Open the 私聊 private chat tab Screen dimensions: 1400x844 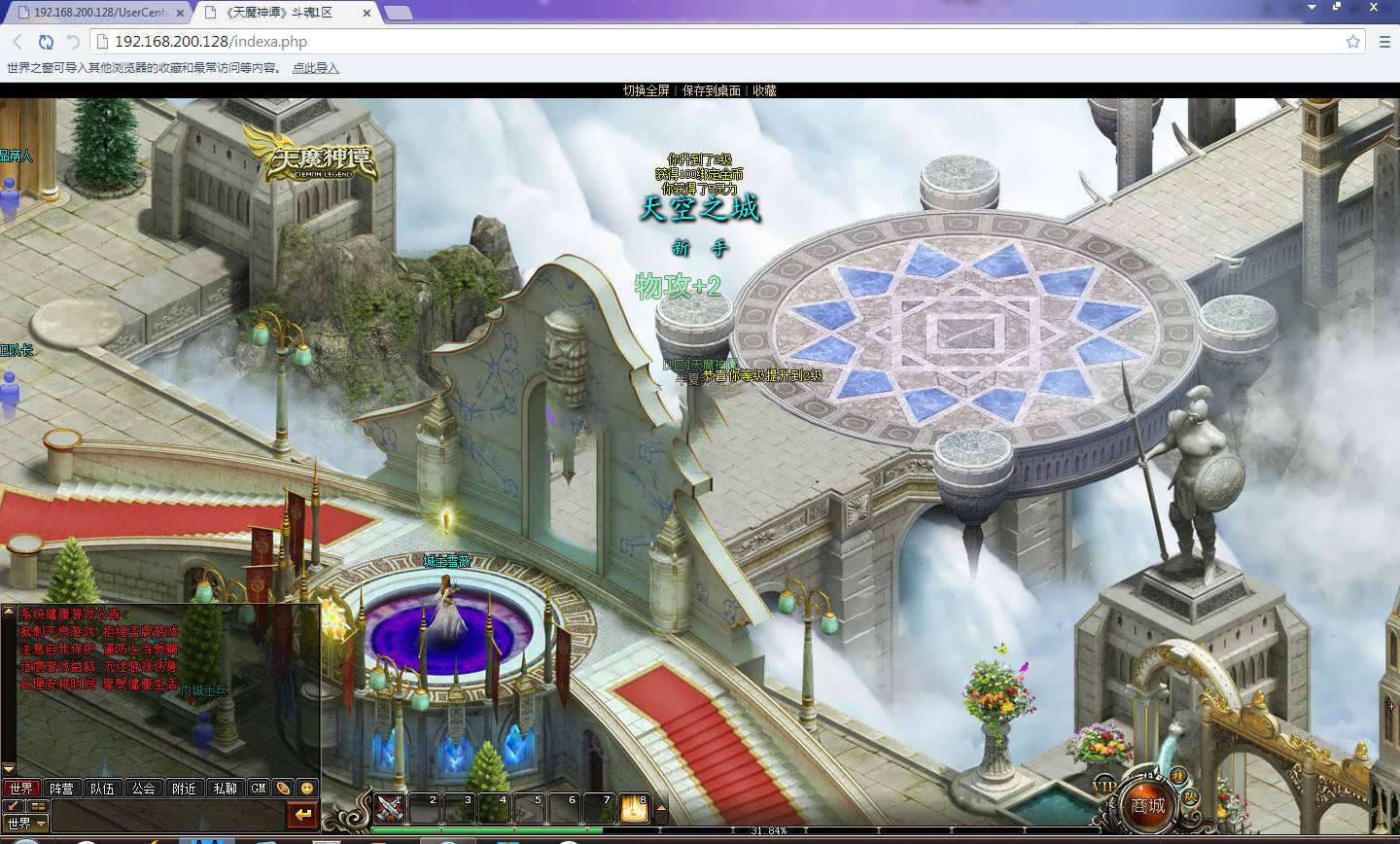pos(225,789)
